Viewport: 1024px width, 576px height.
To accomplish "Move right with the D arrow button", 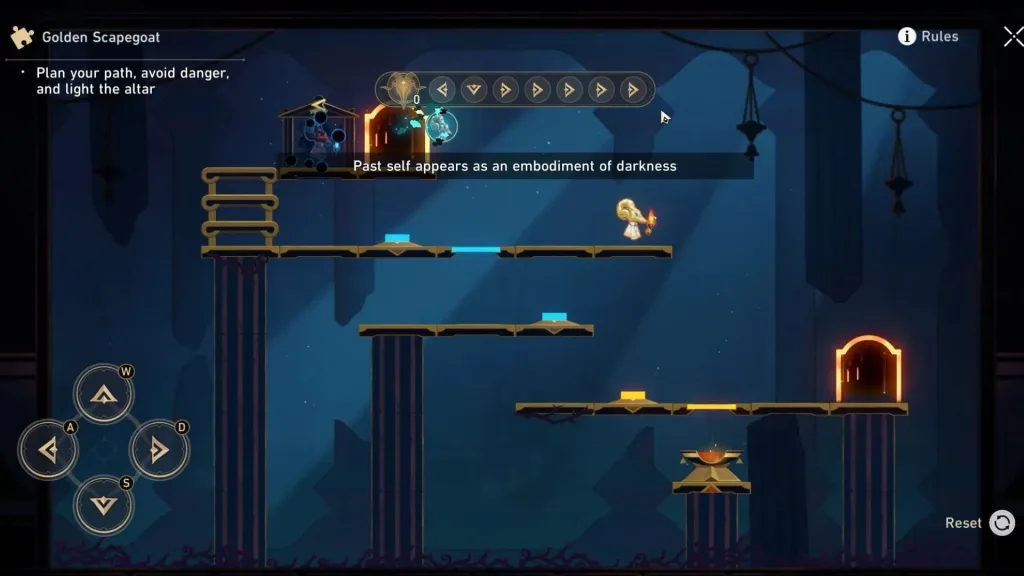I will tap(159, 450).
